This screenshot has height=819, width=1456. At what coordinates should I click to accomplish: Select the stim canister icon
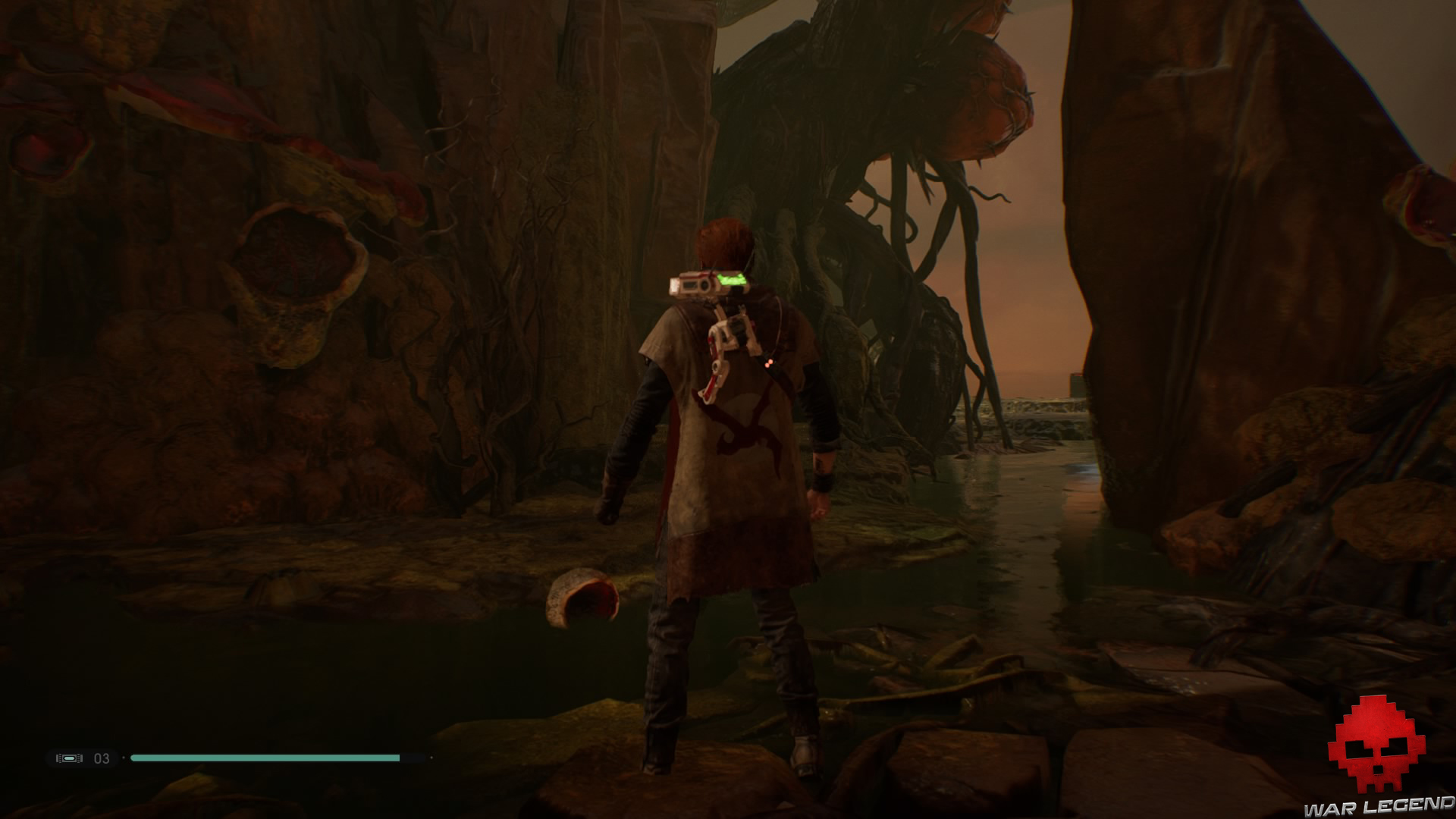coord(69,758)
